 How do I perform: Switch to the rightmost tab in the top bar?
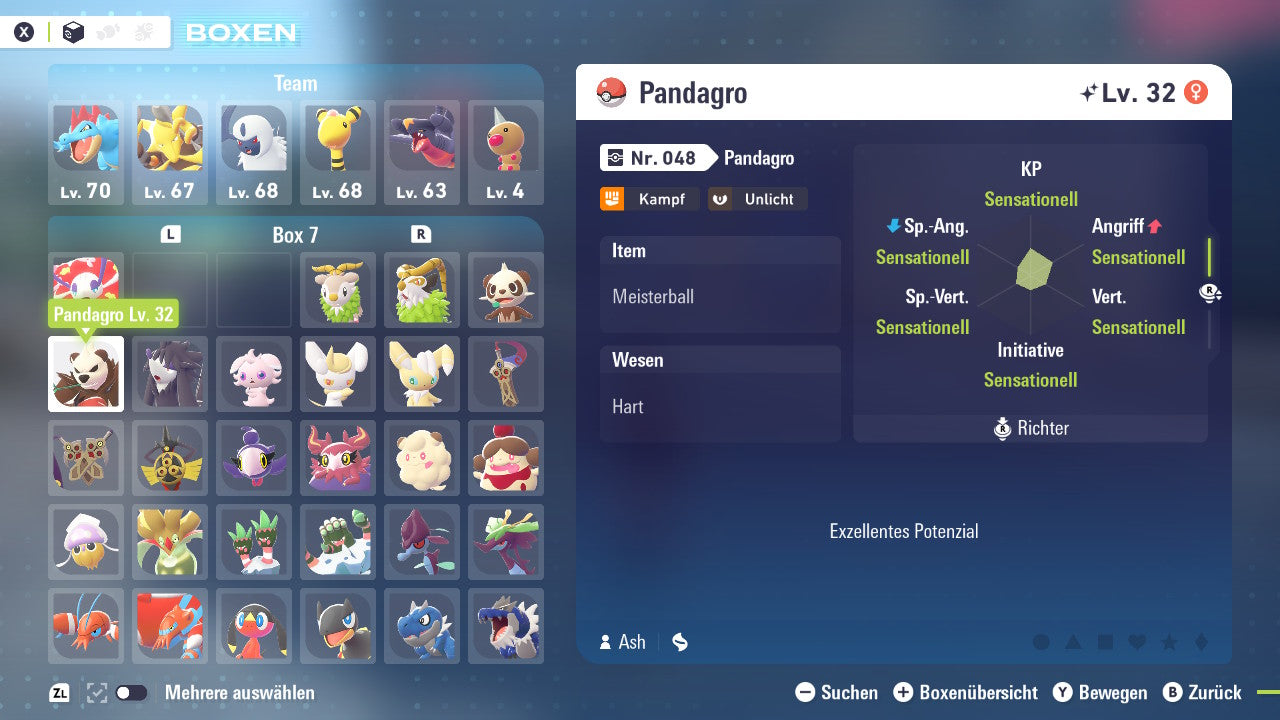point(143,31)
